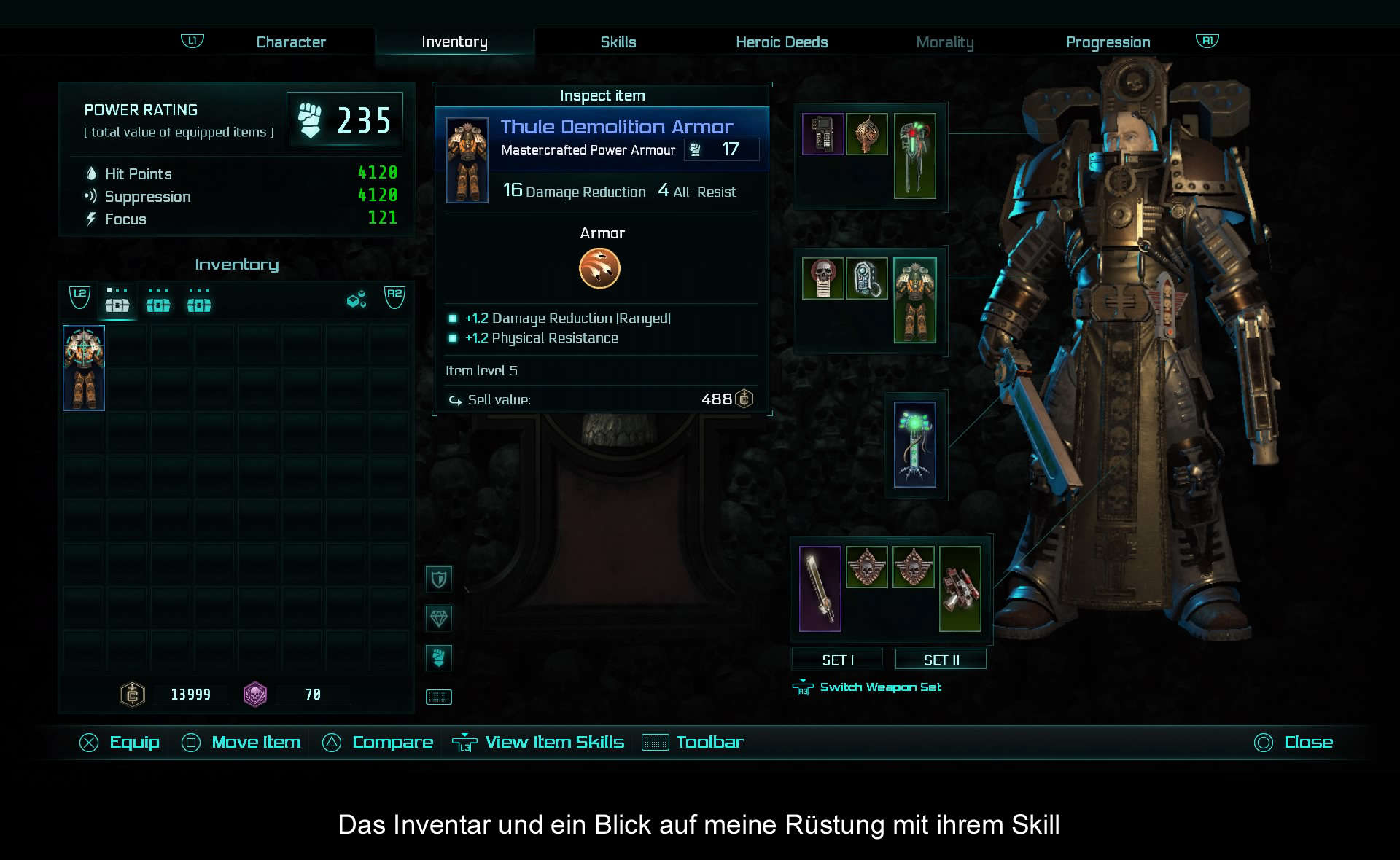Click the cubes sort icon in inventory

(357, 300)
